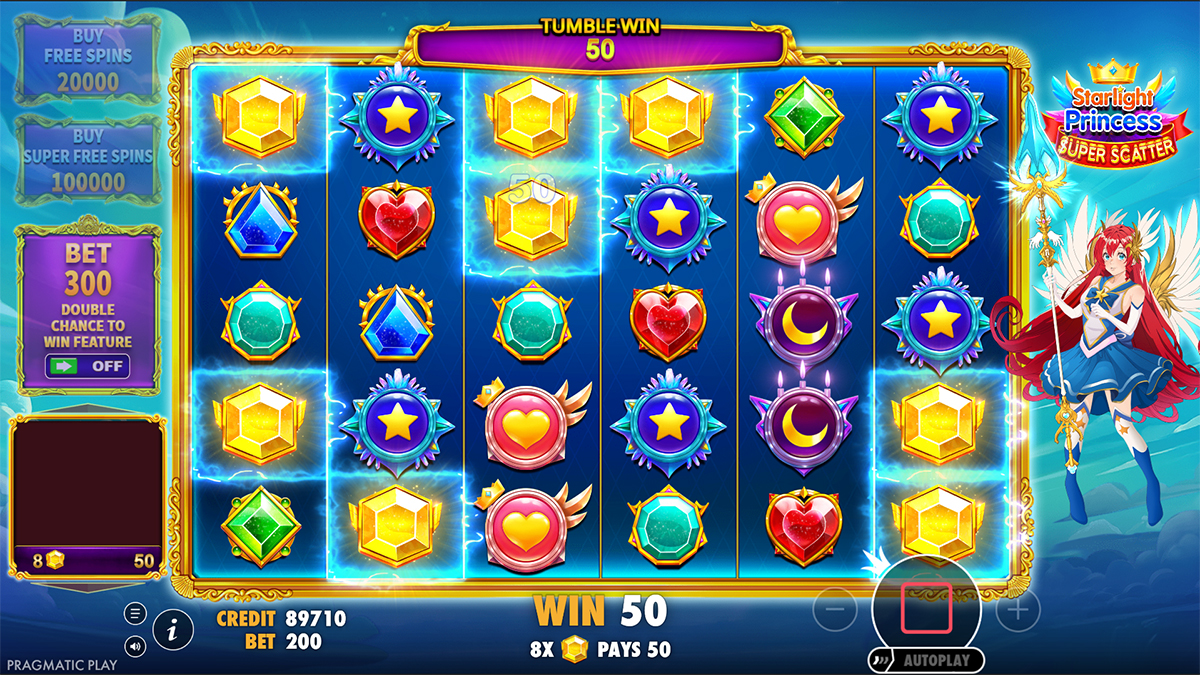Open the hamburger menu icon
1200x675 pixels.
[136, 613]
